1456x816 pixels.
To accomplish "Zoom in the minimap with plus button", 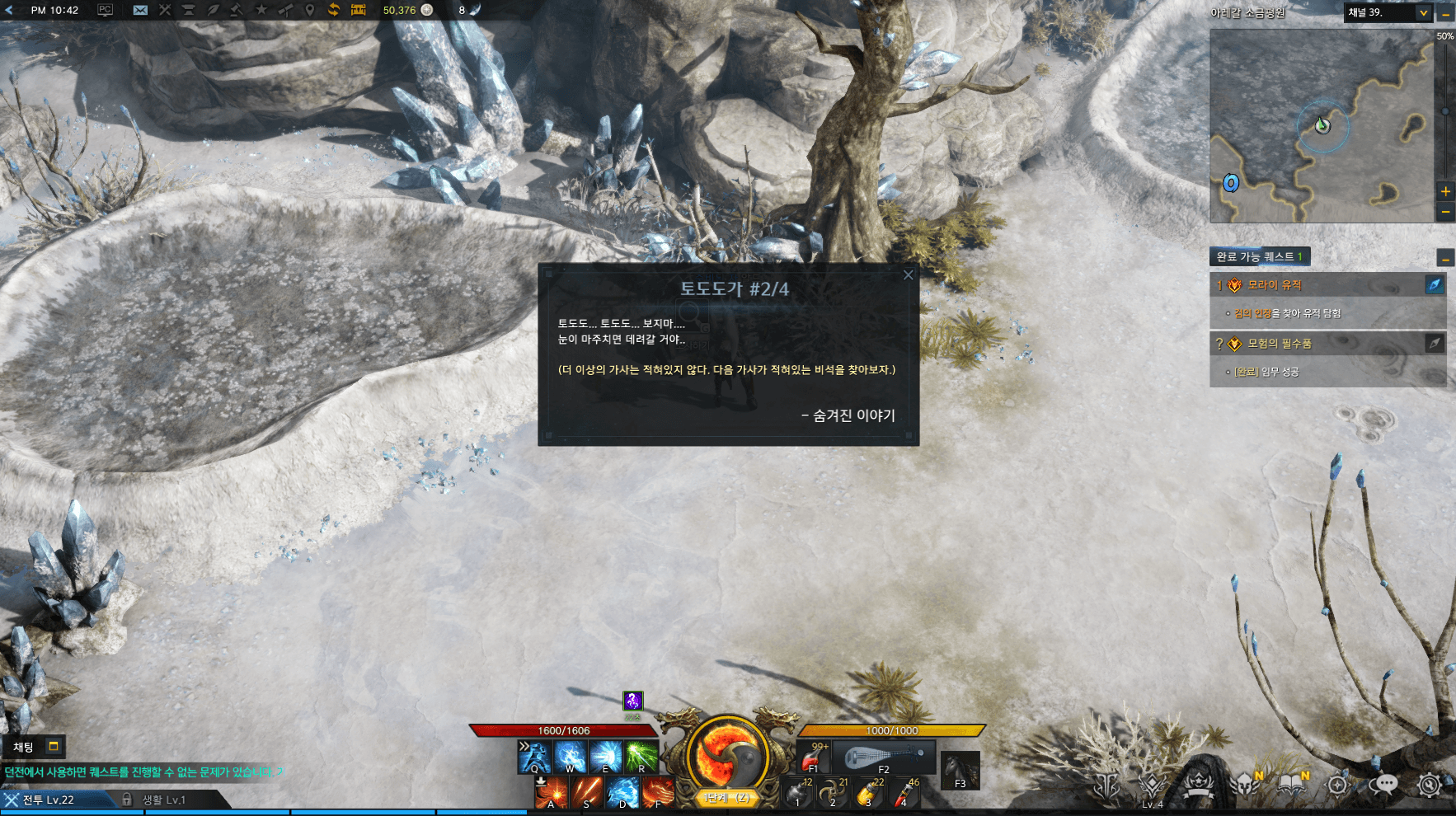I will click(x=1445, y=191).
